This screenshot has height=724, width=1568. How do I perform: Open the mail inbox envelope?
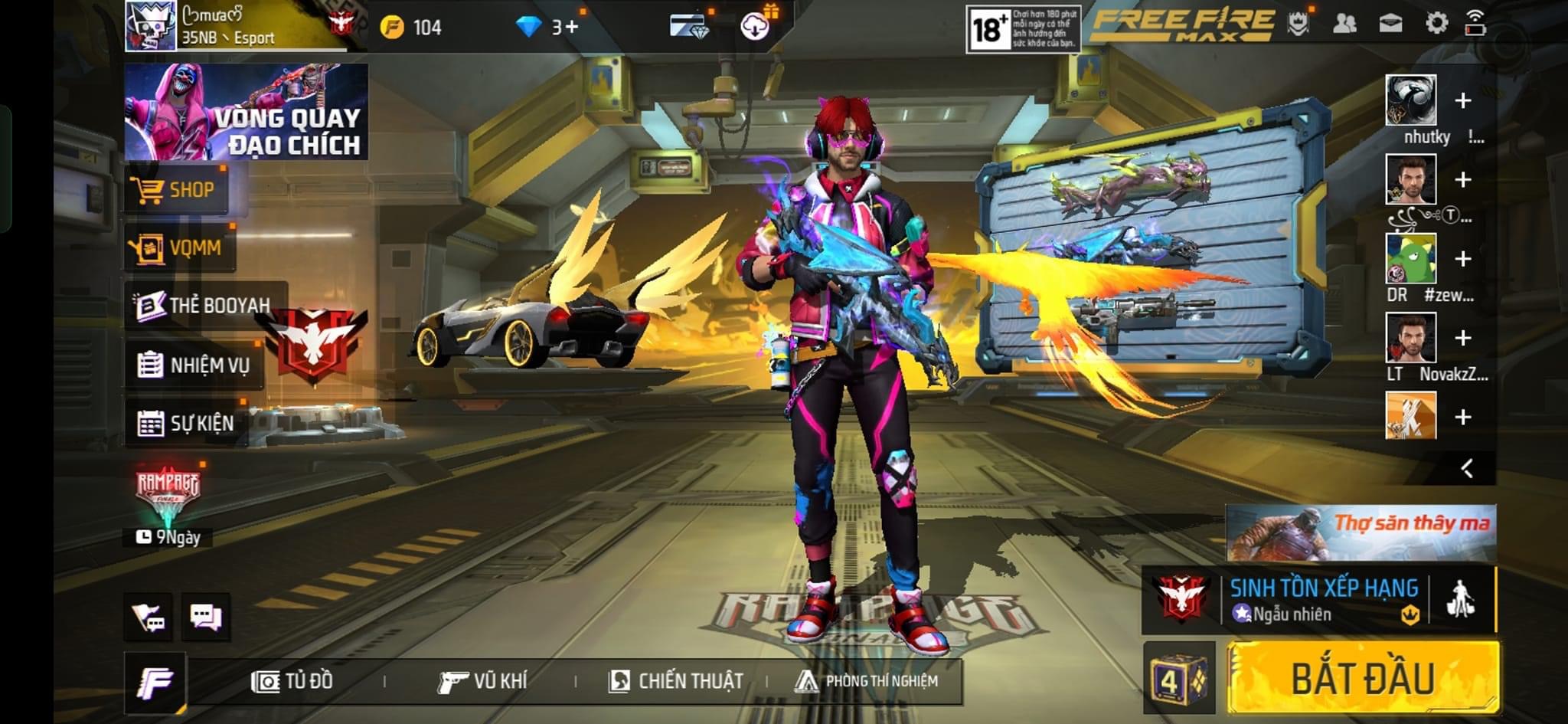1390,24
